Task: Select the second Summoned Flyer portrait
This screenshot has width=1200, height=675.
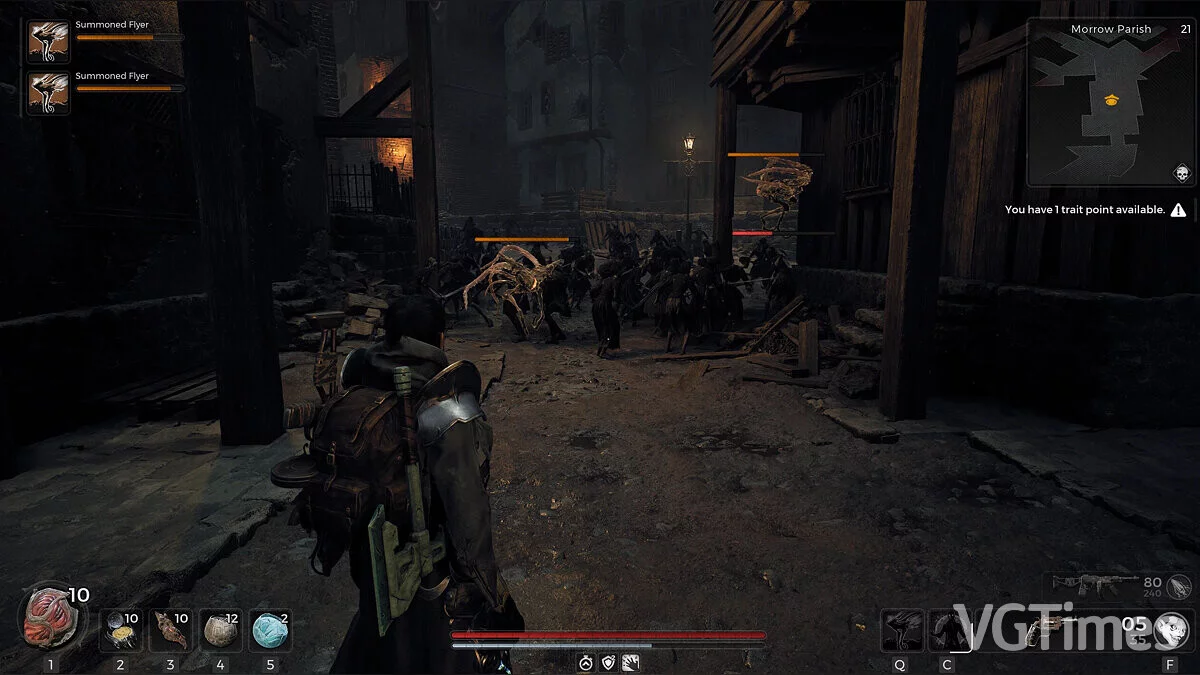Action: coord(48,93)
